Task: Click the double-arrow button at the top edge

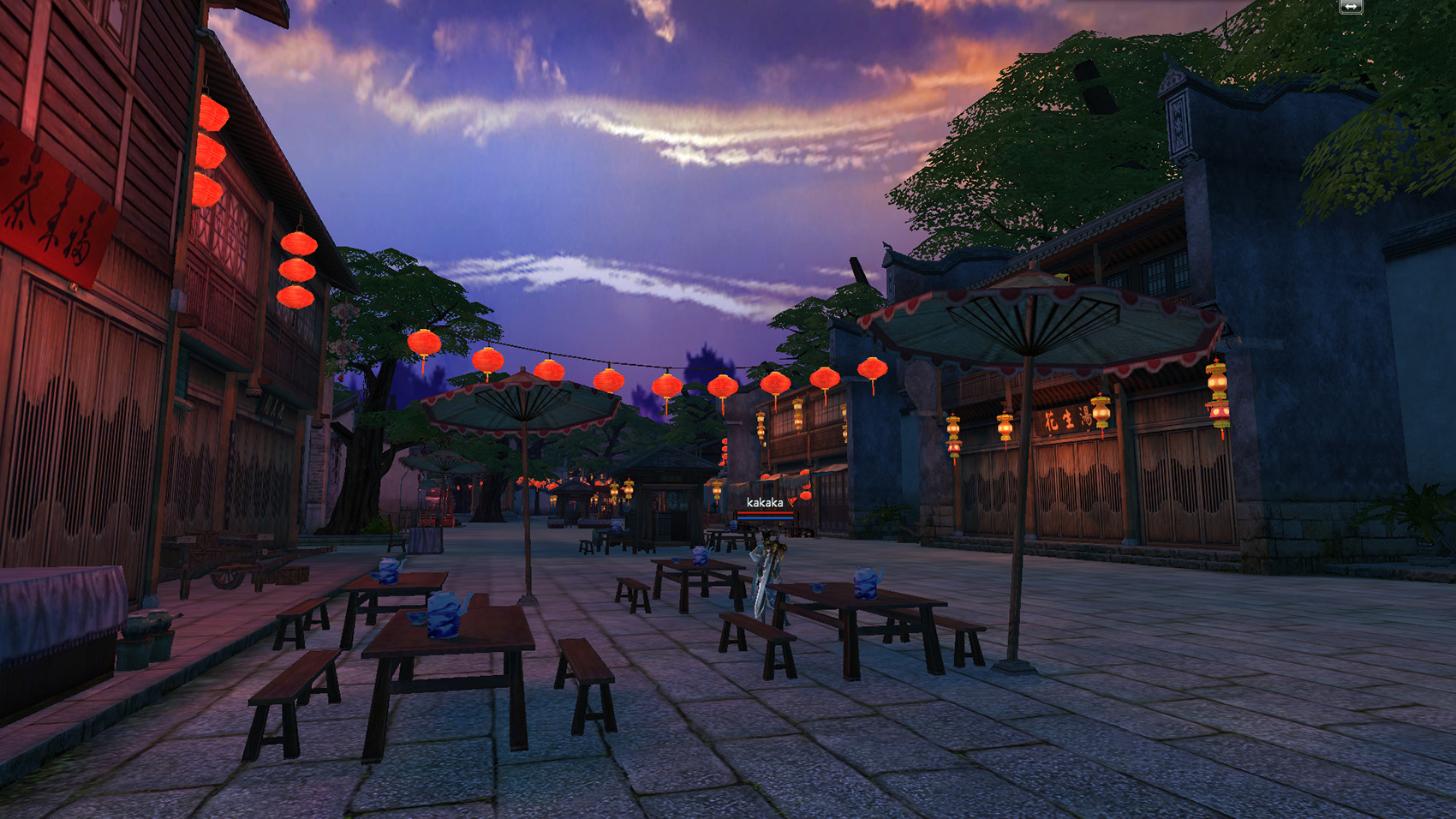Action: coord(1351,7)
